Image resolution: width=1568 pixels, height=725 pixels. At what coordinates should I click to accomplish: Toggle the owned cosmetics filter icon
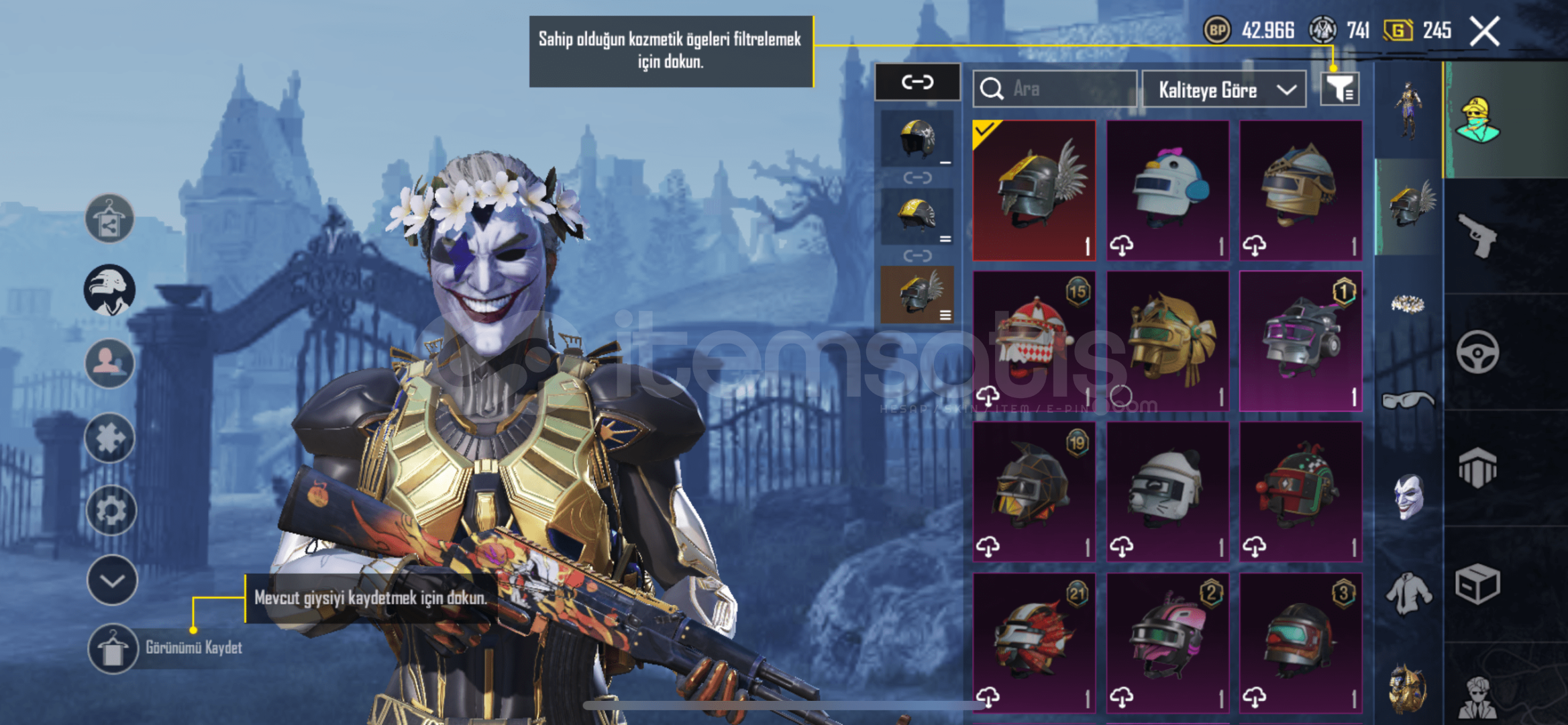1340,89
